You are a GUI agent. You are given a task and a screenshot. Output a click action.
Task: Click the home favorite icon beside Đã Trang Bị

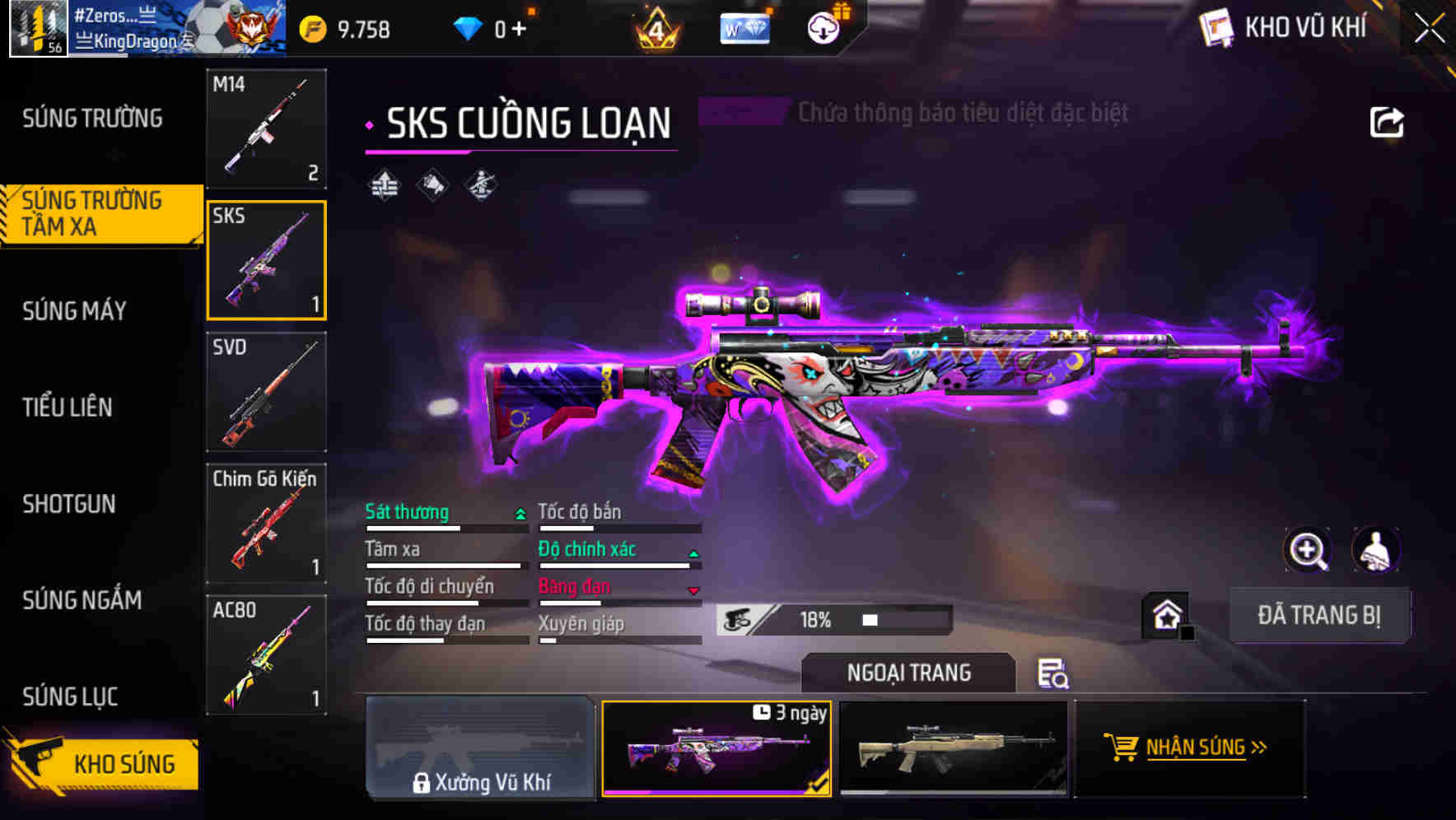pos(1167,614)
